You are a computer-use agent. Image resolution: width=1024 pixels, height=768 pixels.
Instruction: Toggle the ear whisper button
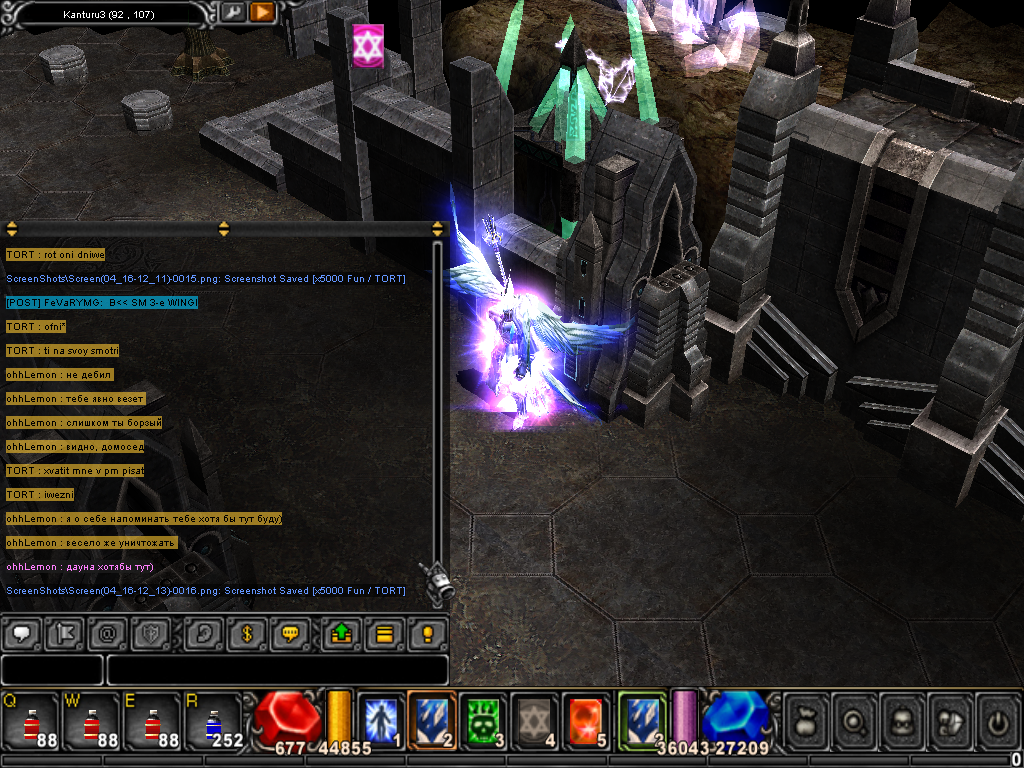point(204,633)
